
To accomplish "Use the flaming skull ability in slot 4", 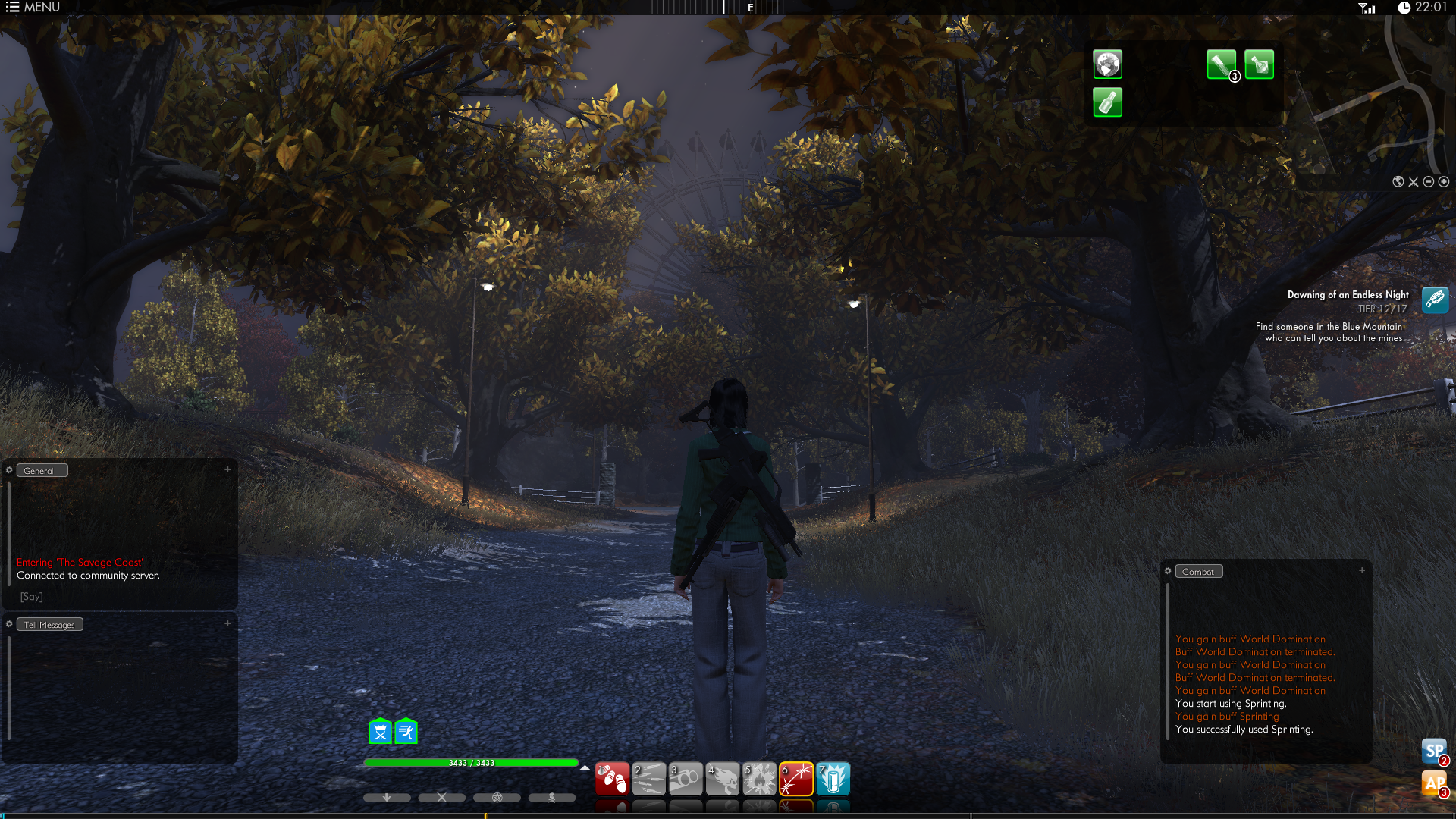I will point(723,779).
